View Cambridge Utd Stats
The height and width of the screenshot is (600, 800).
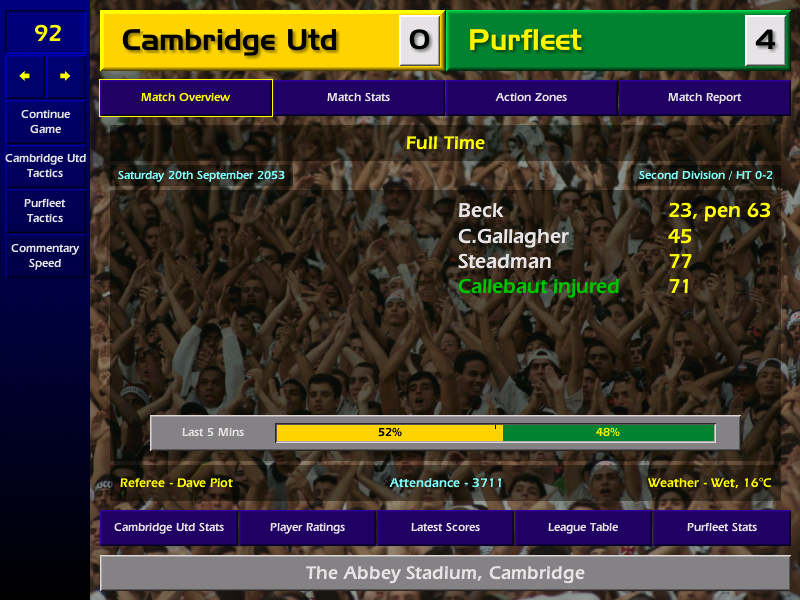coord(168,527)
